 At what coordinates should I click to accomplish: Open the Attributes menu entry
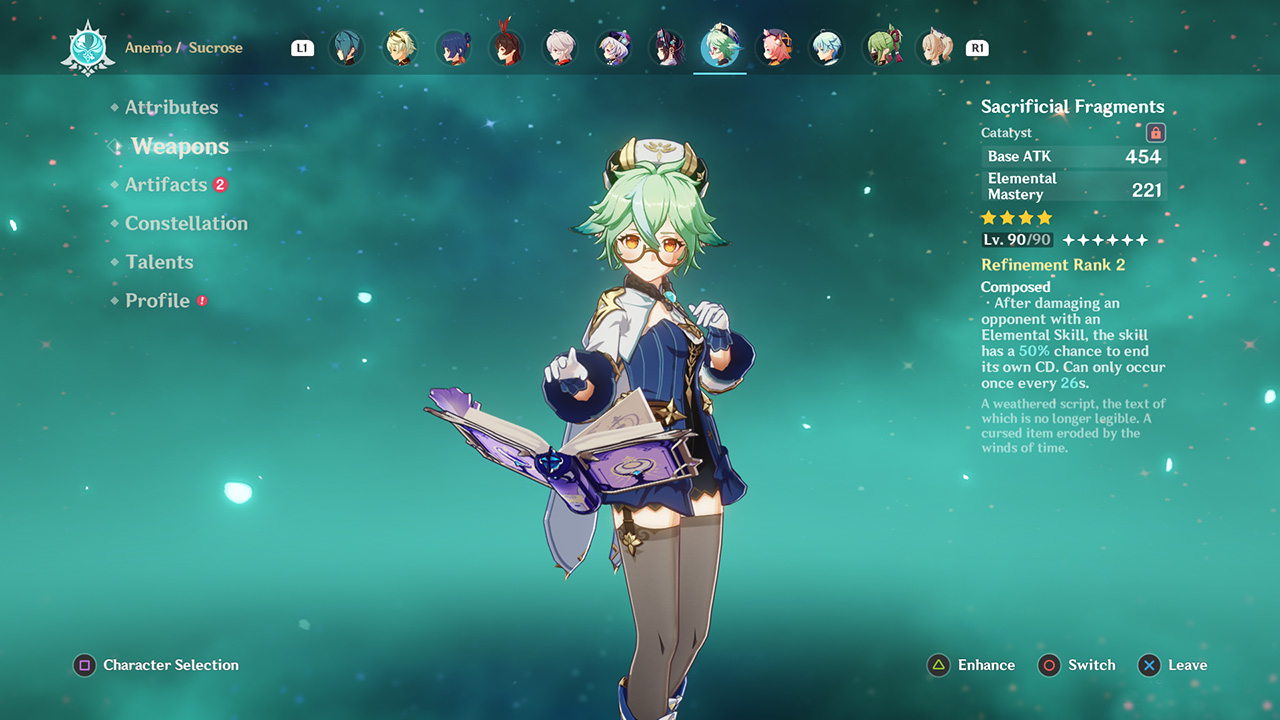pos(171,107)
